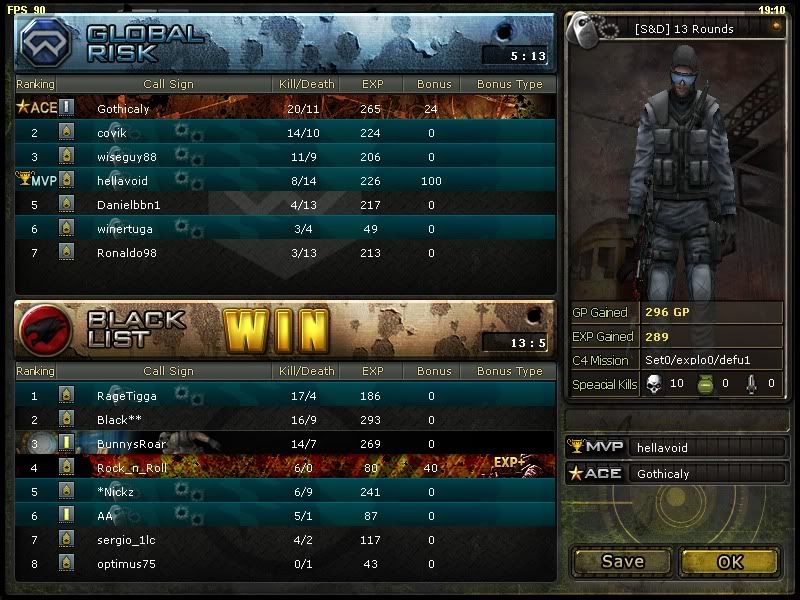The image size is (800, 600).
Task: Select BunnysRoar's scoreboard row
Action: (284, 444)
